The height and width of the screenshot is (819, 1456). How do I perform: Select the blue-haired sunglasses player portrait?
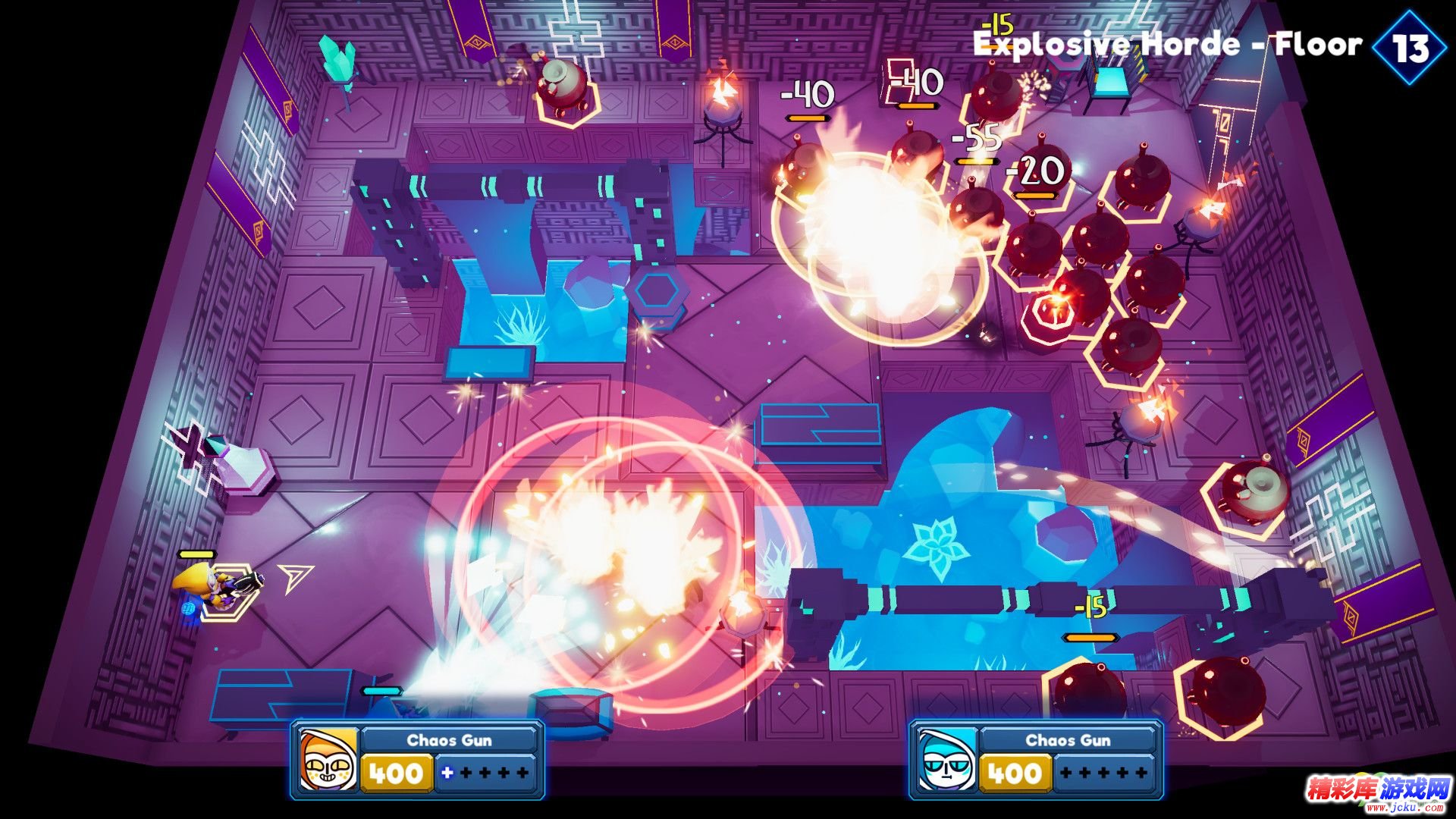point(946,760)
